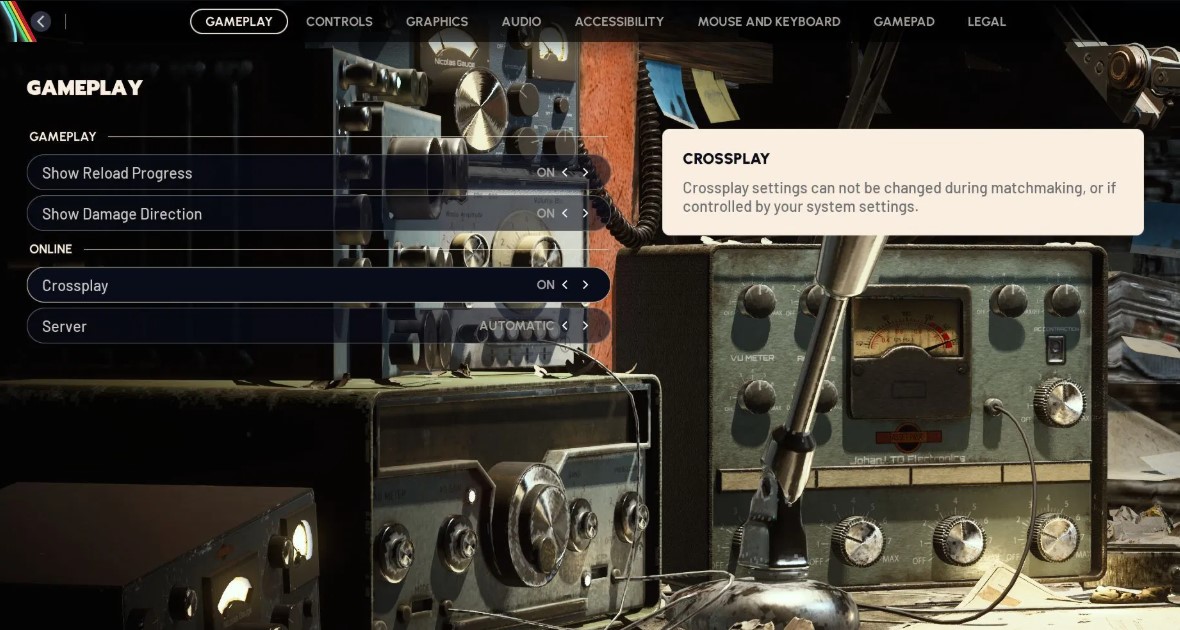Show the Legal tab
Image resolution: width=1180 pixels, height=630 pixels.
[986, 21]
